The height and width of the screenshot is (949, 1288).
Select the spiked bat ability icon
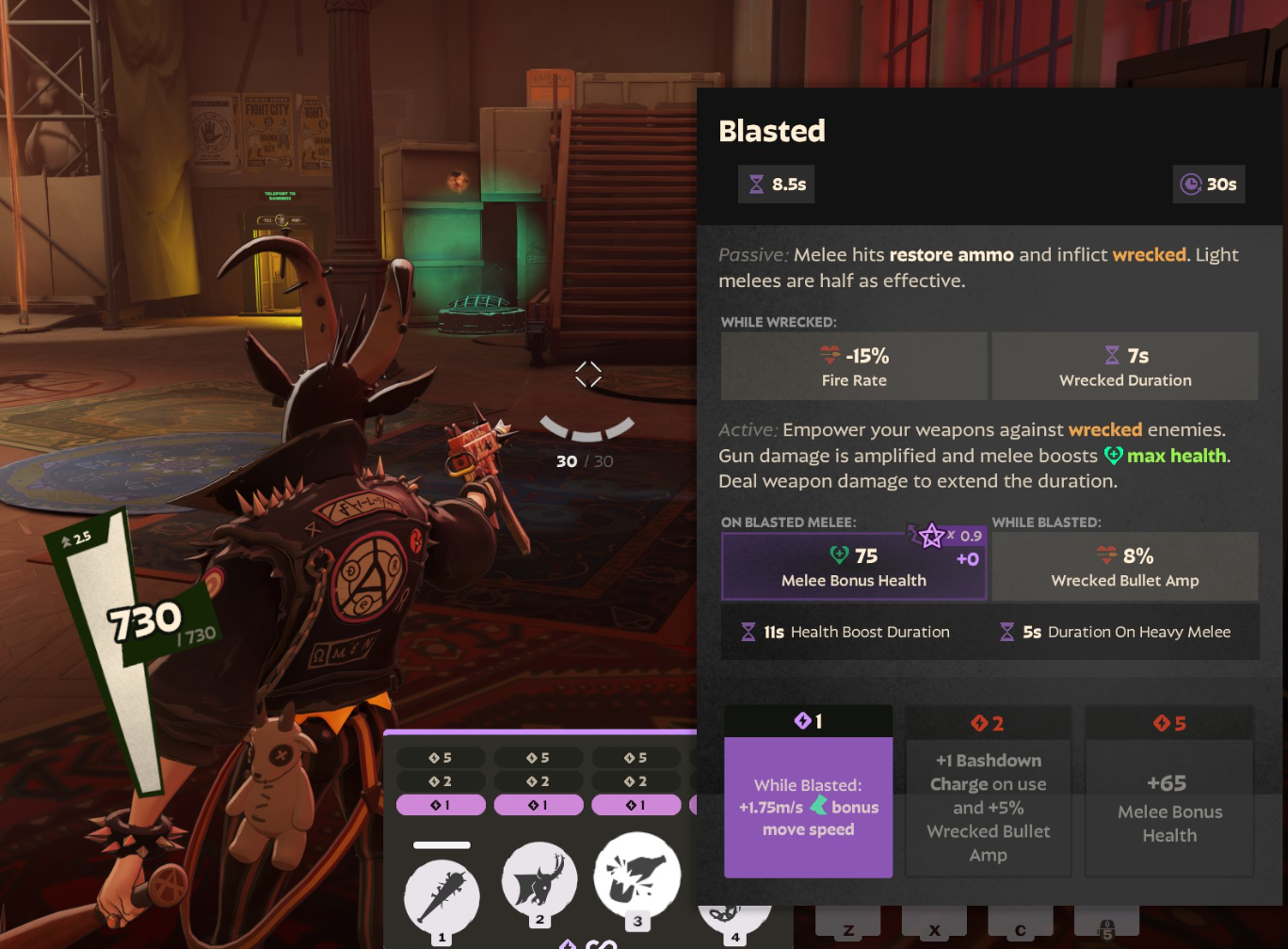pyautogui.click(x=442, y=893)
